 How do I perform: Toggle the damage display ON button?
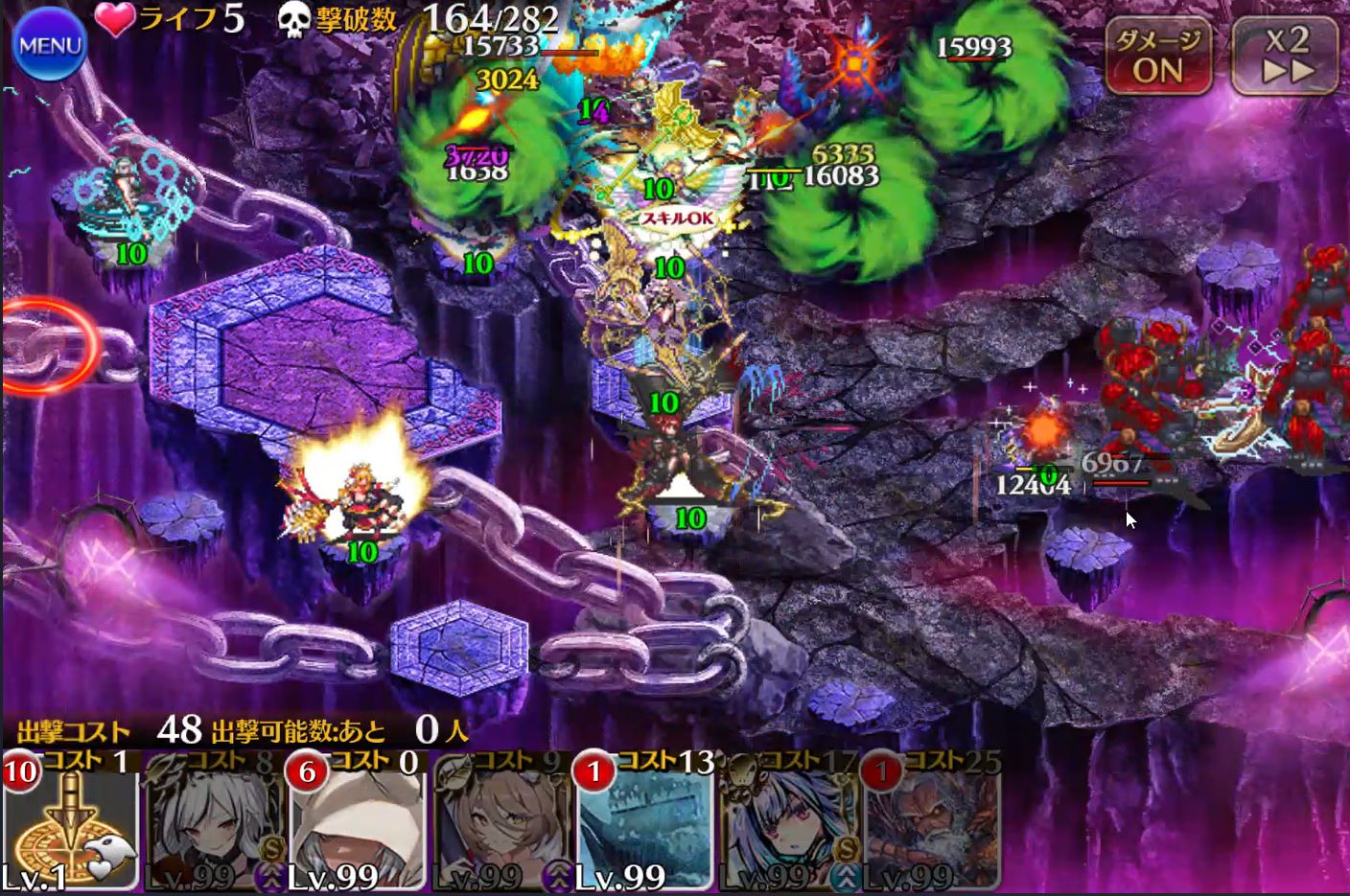click(x=1158, y=56)
